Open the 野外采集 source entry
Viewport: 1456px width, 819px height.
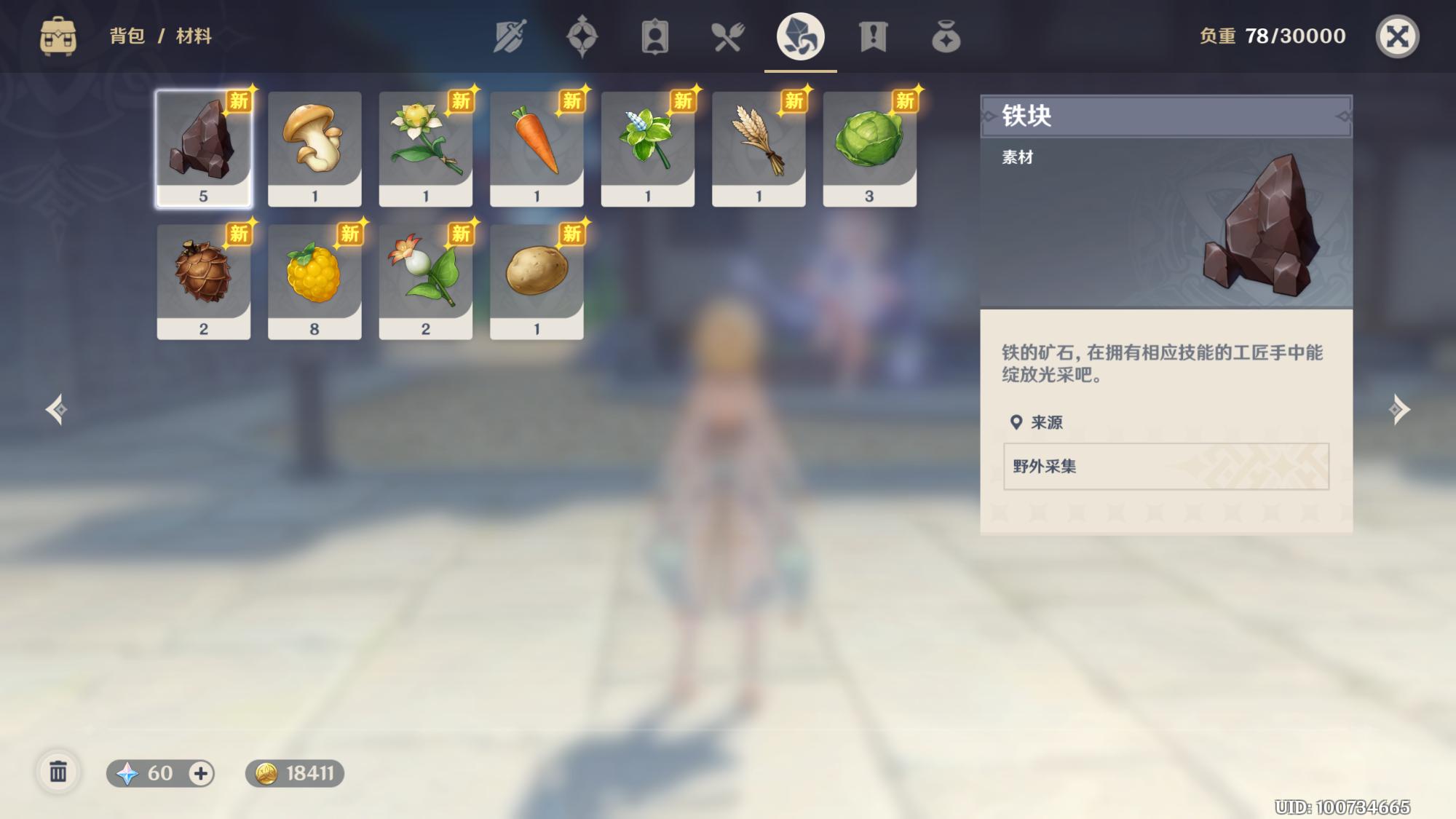[x=1166, y=466]
